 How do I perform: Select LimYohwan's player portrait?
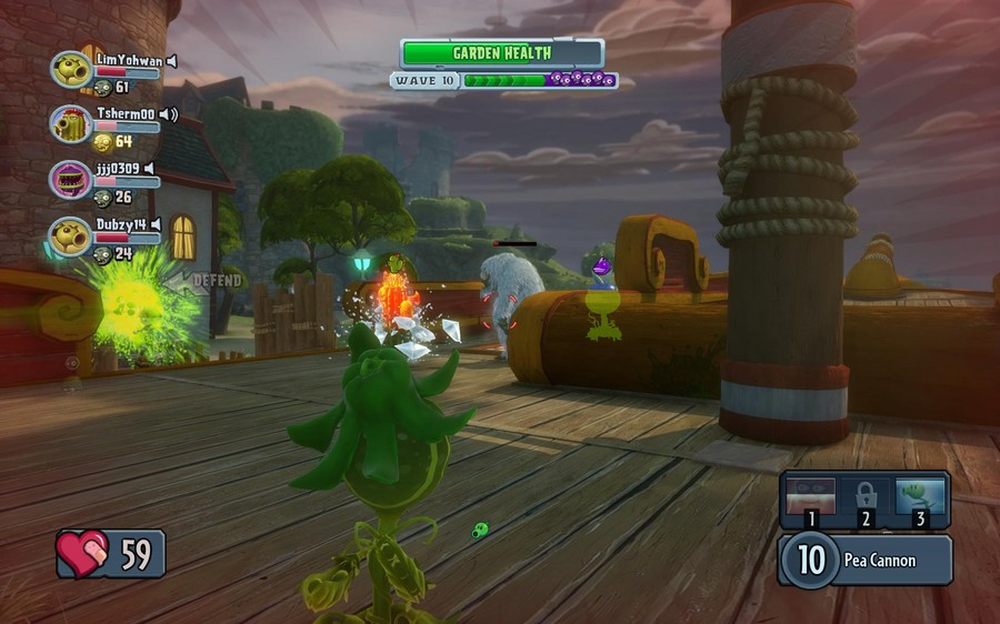(x=71, y=69)
